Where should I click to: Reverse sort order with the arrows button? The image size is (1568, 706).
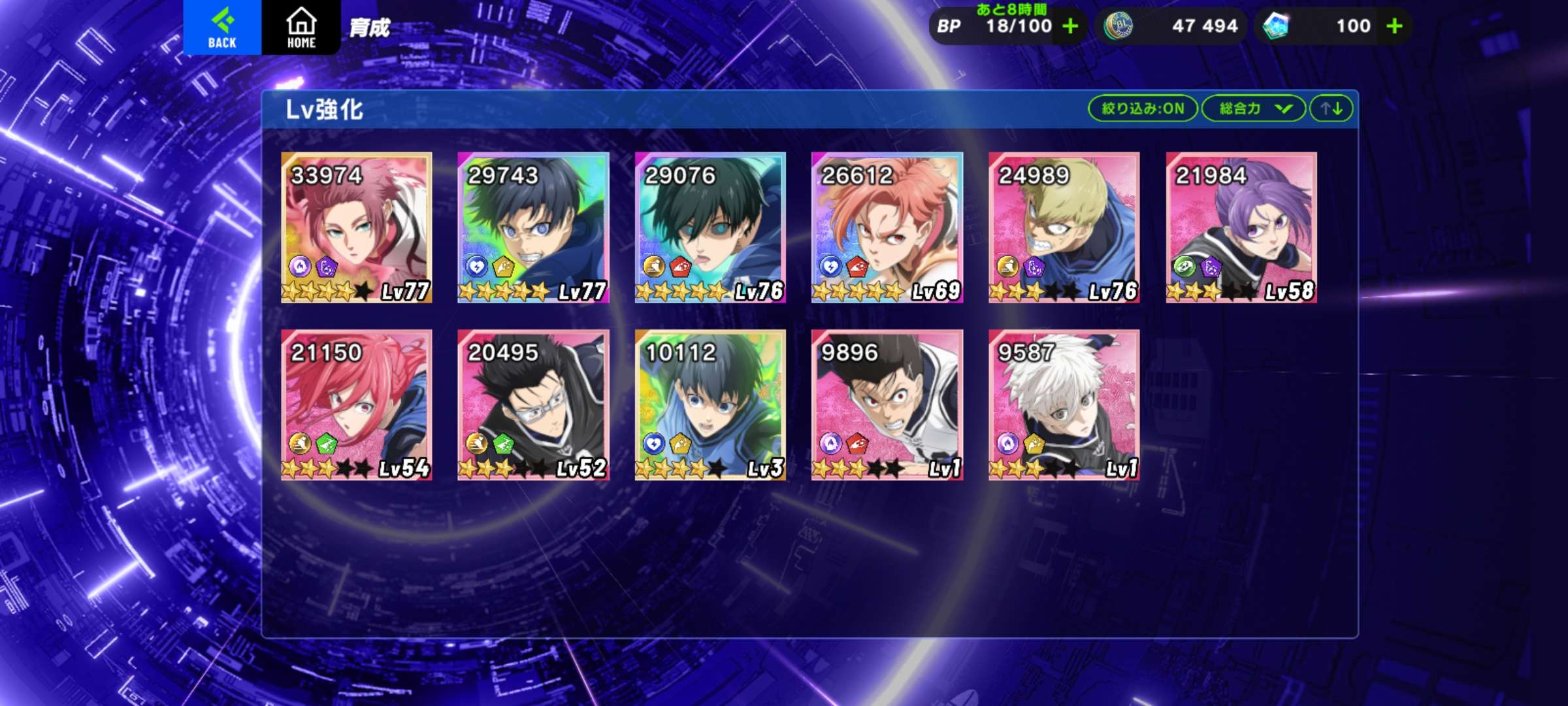point(1331,109)
